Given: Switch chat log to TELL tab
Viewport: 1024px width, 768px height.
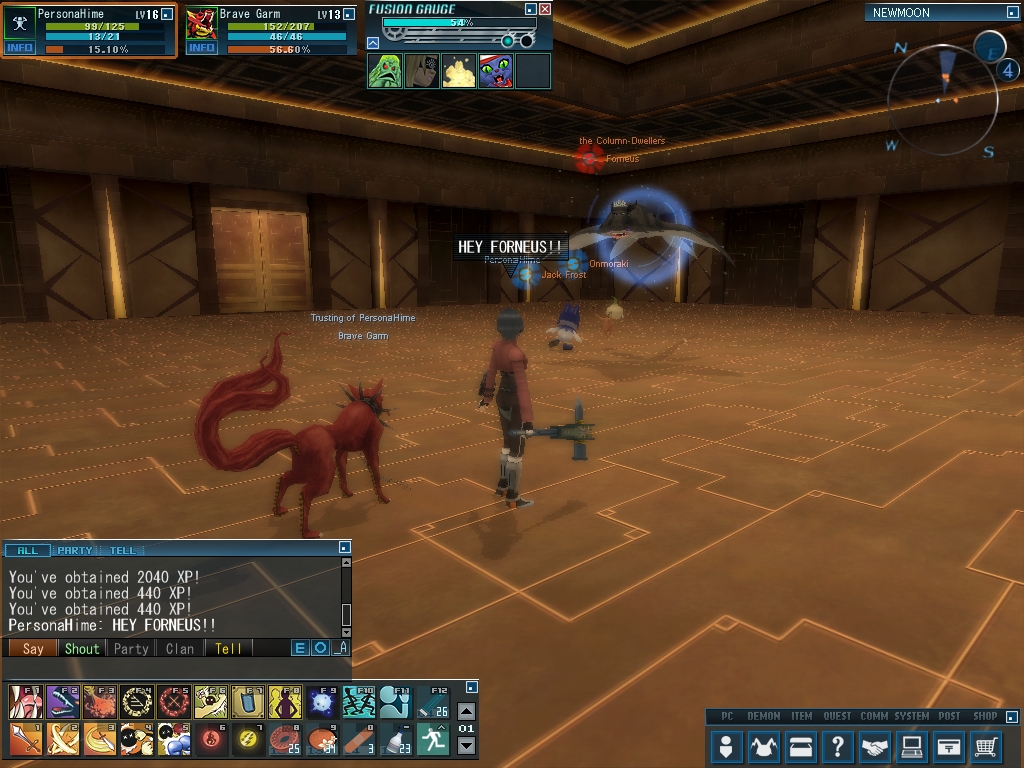Looking at the screenshot, I should coord(122,550).
